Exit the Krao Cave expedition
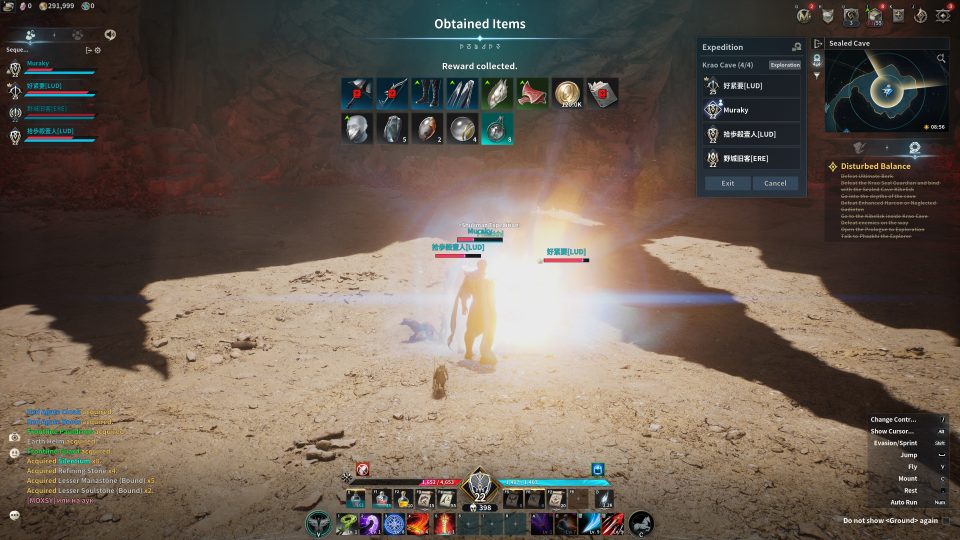Screen dimensions: 960x540 (727, 183)
